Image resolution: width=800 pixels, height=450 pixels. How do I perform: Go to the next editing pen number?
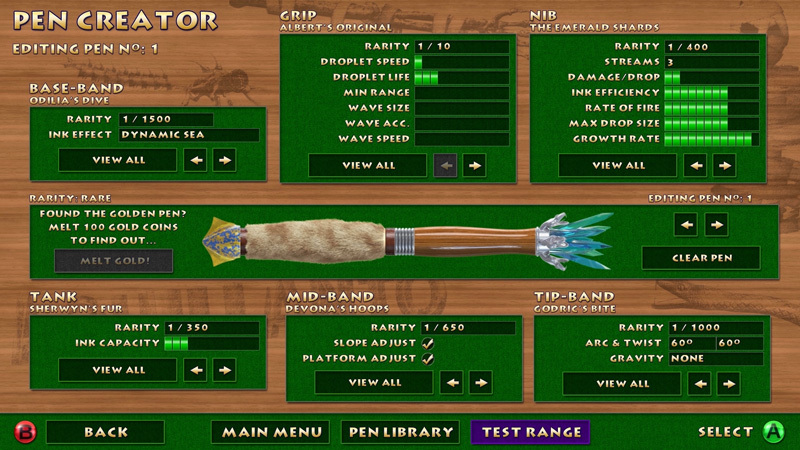pos(716,224)
